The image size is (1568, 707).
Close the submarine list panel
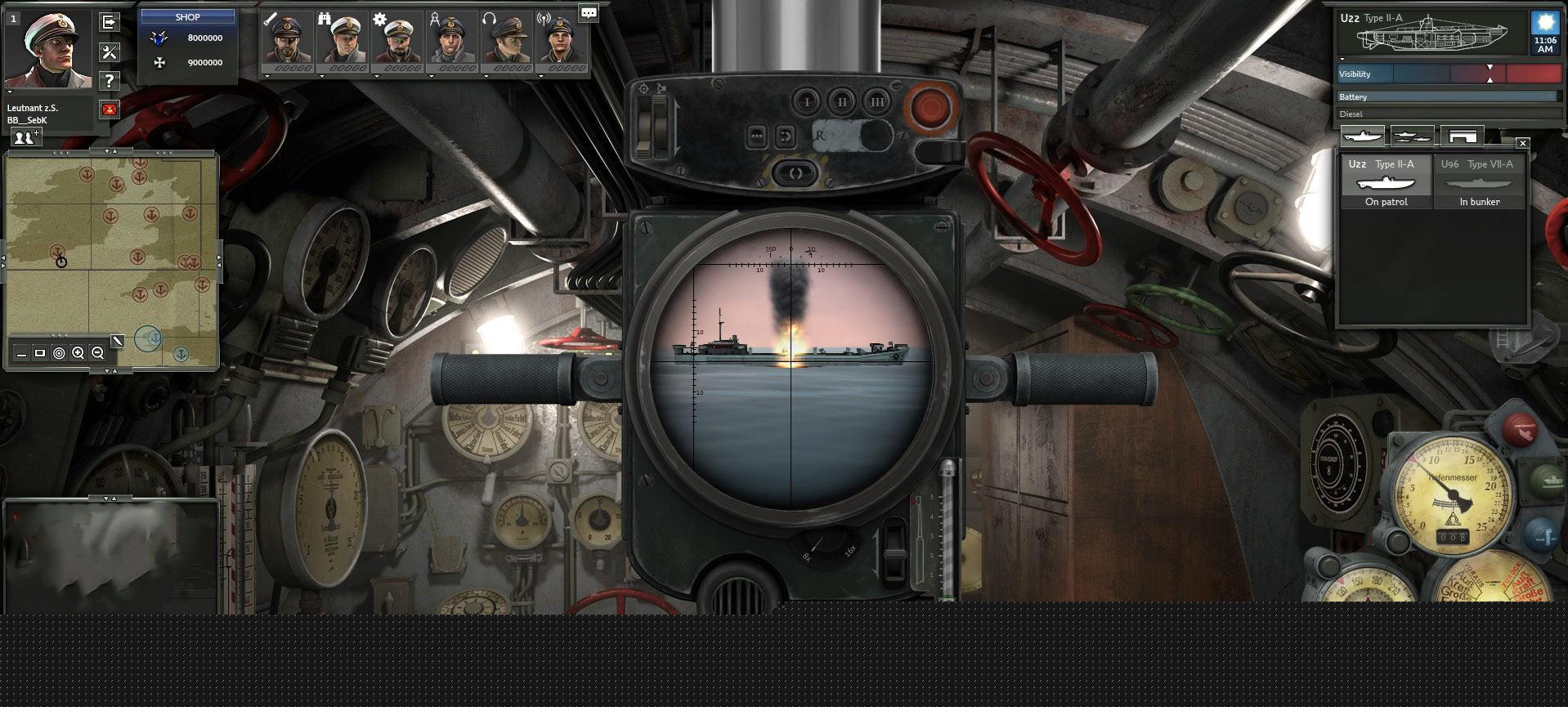point(1522,143)
